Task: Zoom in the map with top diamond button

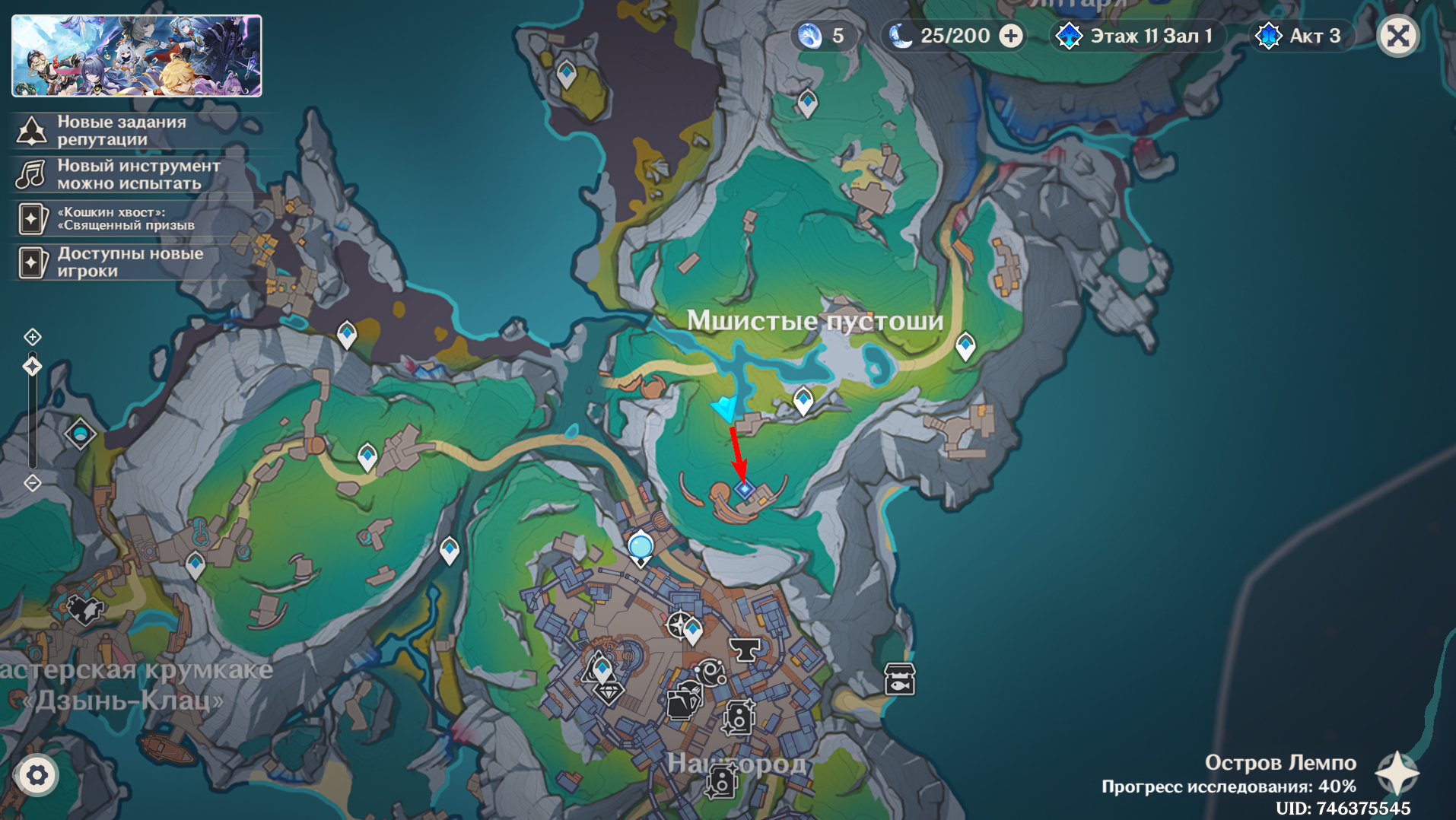Action: (x=32, y=336)
